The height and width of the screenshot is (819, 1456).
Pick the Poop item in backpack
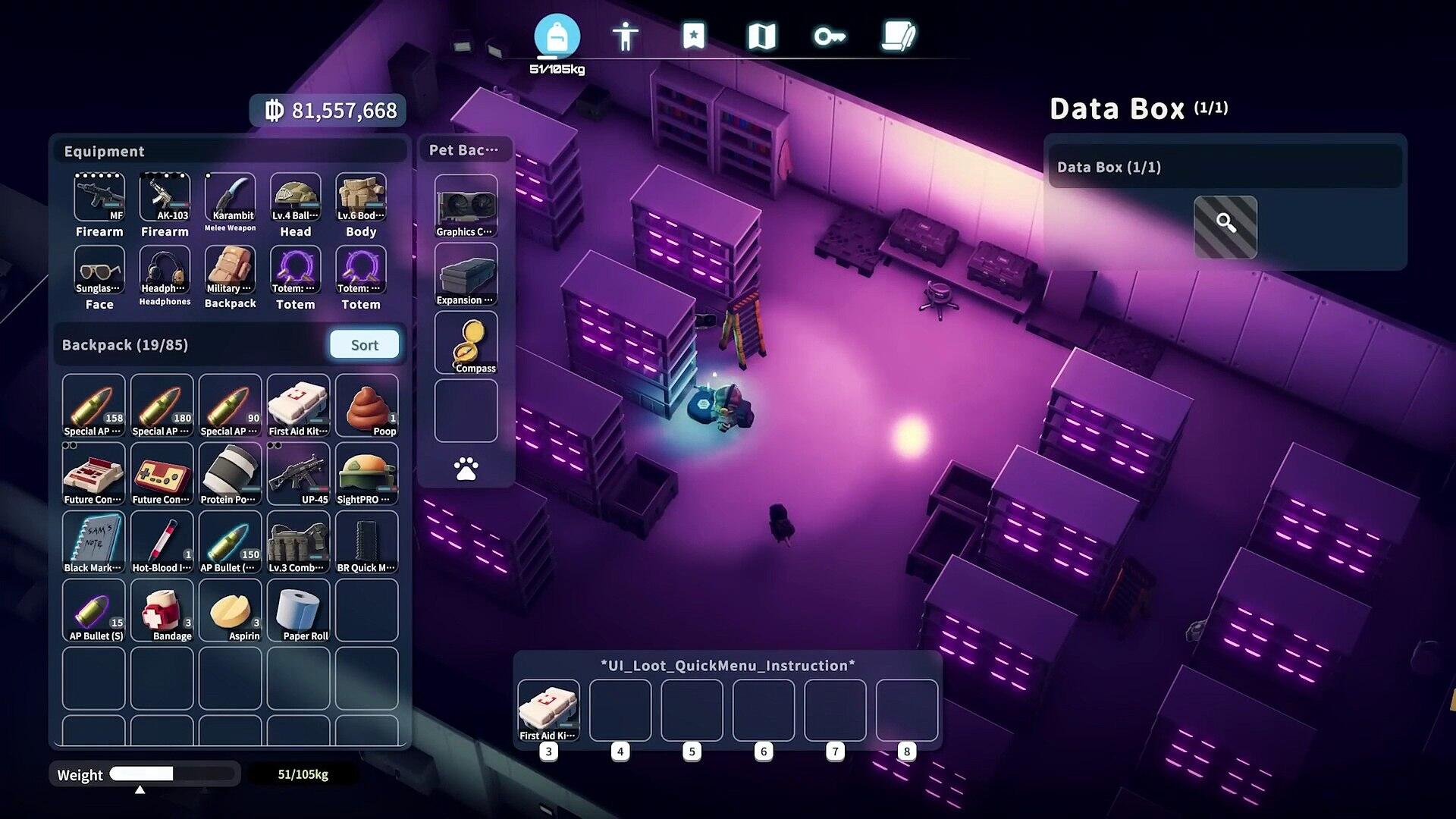[x=366, y=406]
